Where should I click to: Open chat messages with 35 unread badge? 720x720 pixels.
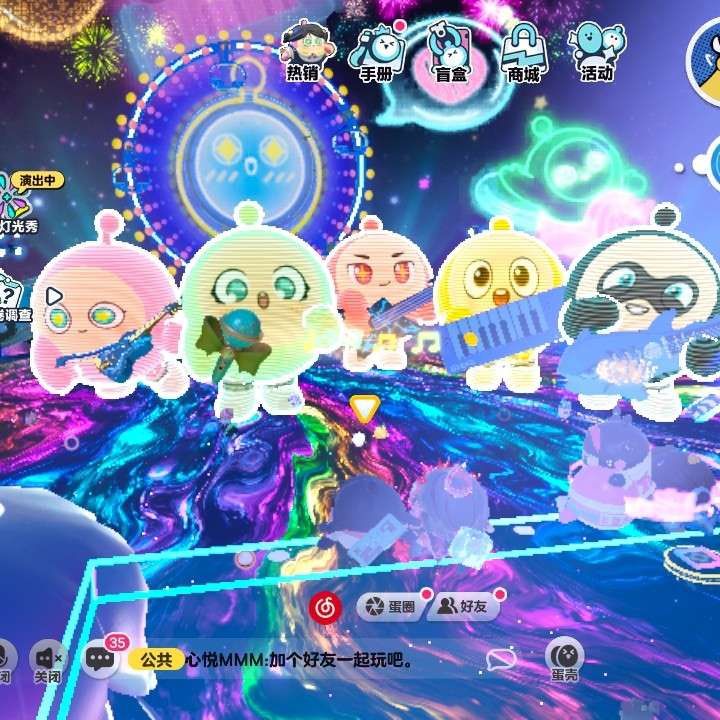point(101,658)
